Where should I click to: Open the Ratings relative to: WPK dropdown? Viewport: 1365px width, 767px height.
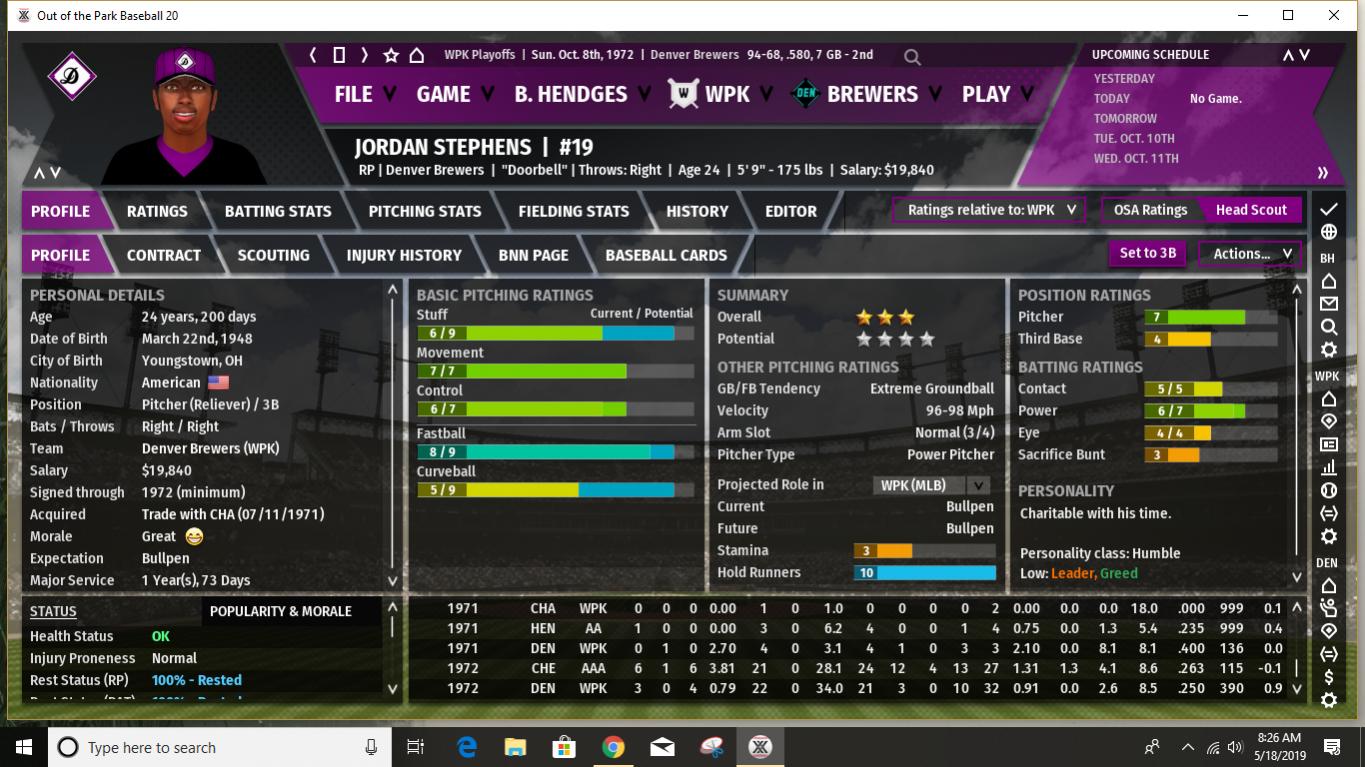pyautogui.click(x=987, y=211)
